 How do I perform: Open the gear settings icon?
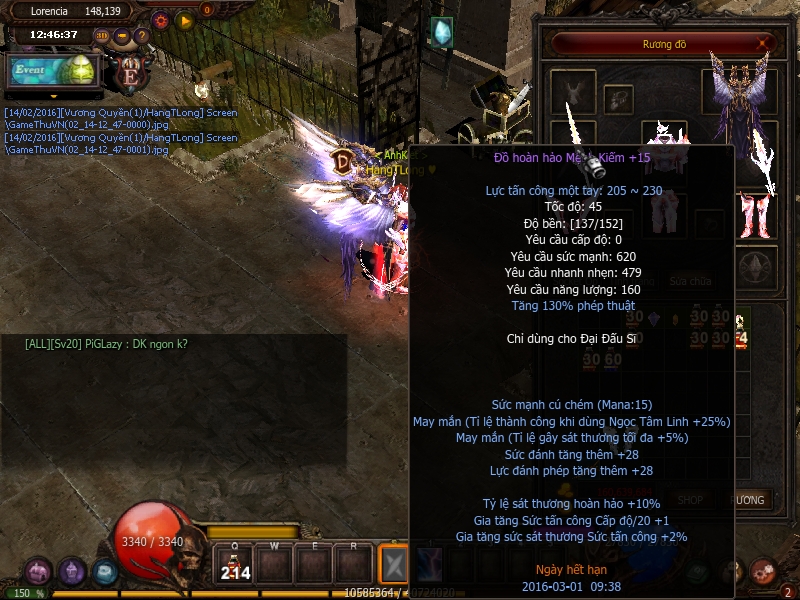tap(161, 19)
